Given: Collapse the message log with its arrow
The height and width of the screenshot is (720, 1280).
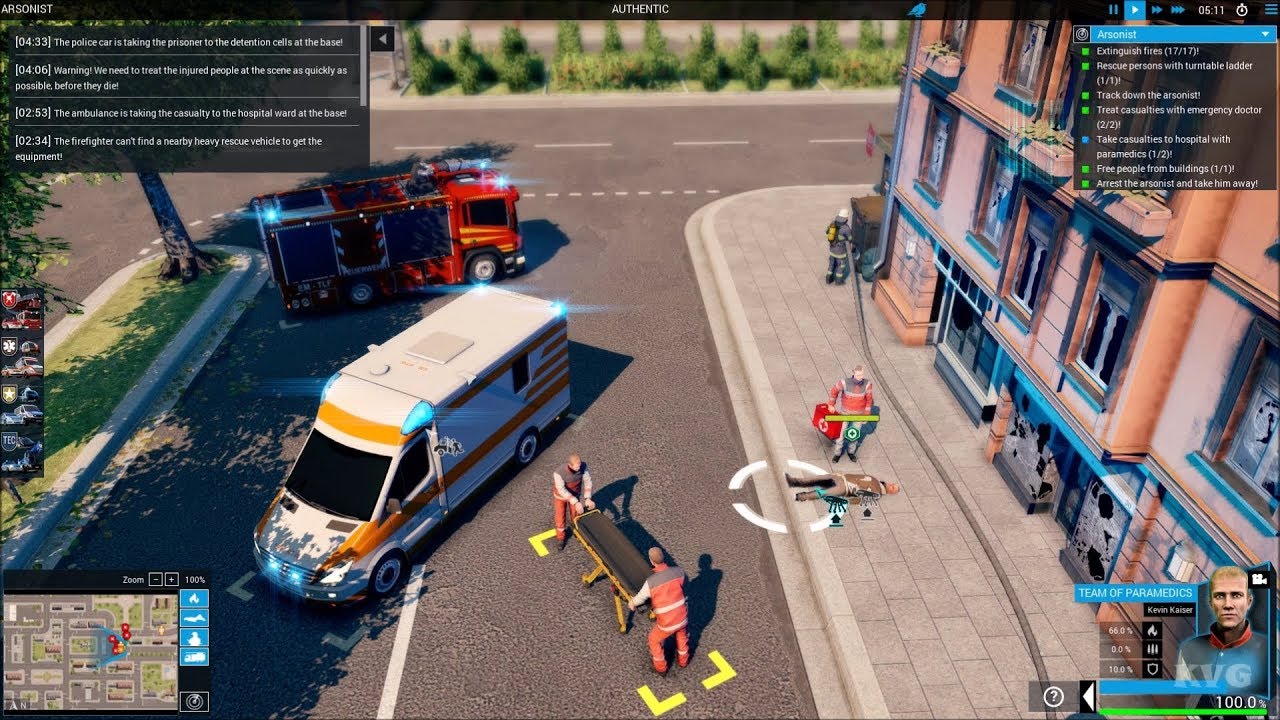Looking at the screenshot, I should pos(381,37).
